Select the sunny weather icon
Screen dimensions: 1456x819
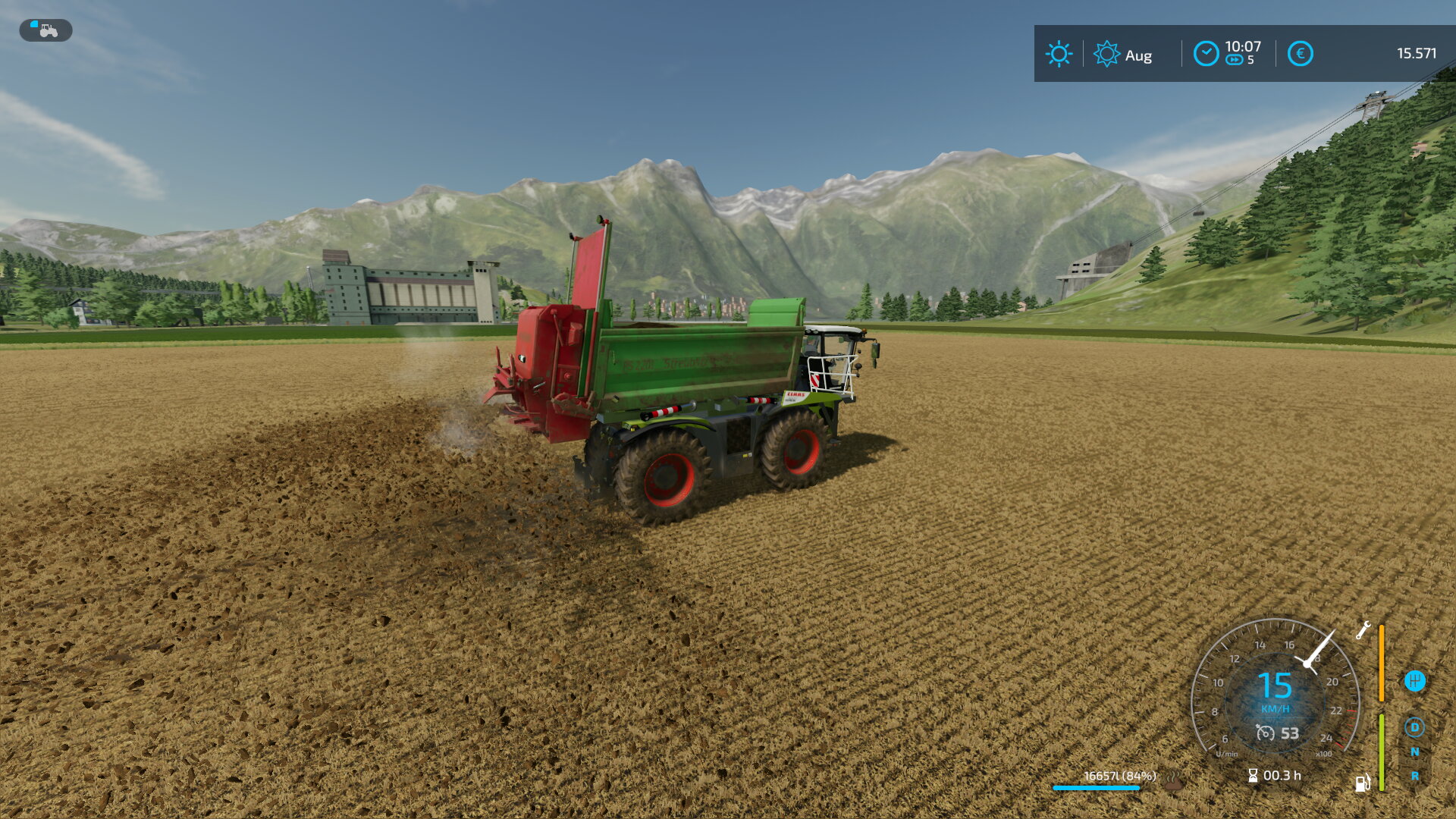[x=1059, y=54]
